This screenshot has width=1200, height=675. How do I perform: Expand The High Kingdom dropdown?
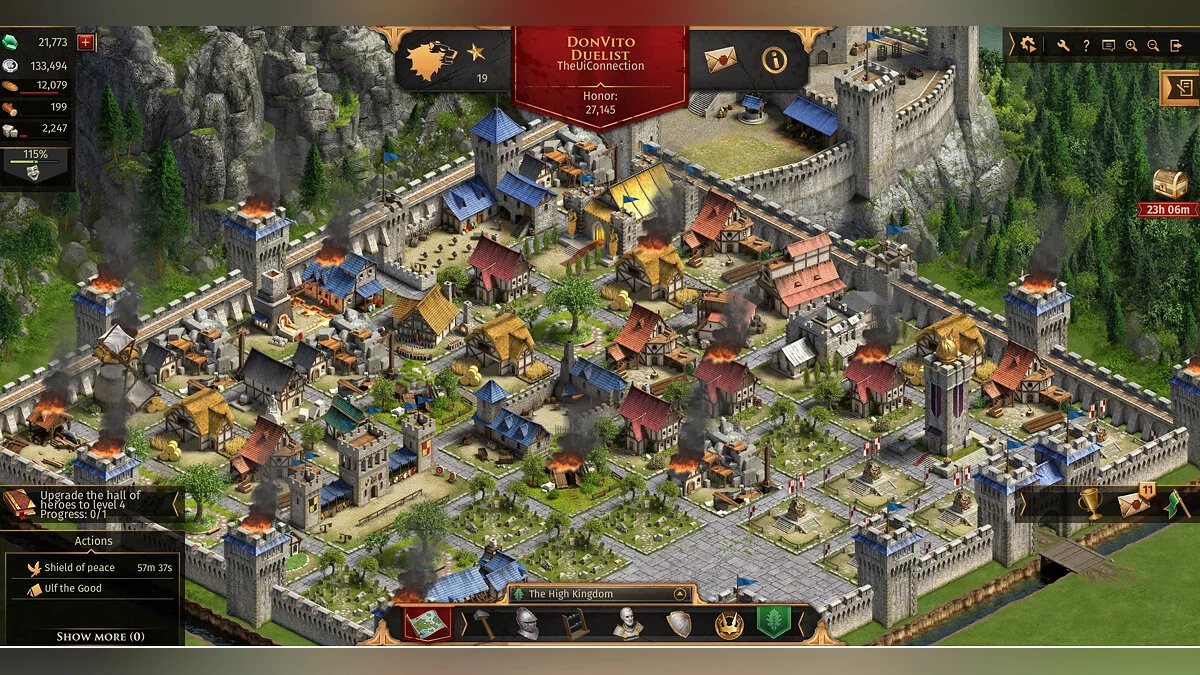point(681,593)
